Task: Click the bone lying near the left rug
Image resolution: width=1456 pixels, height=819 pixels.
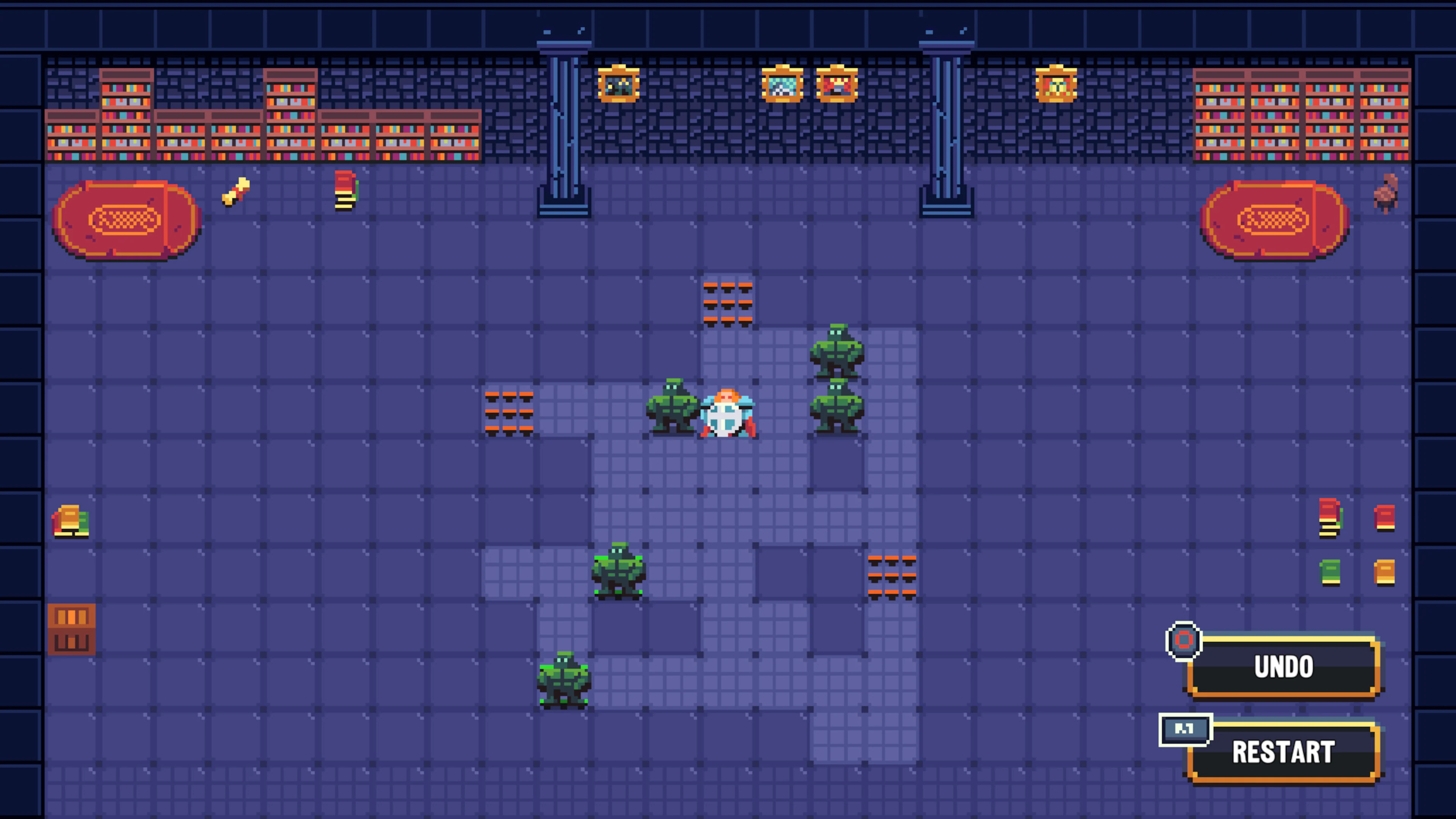Action: click(236, 192)
